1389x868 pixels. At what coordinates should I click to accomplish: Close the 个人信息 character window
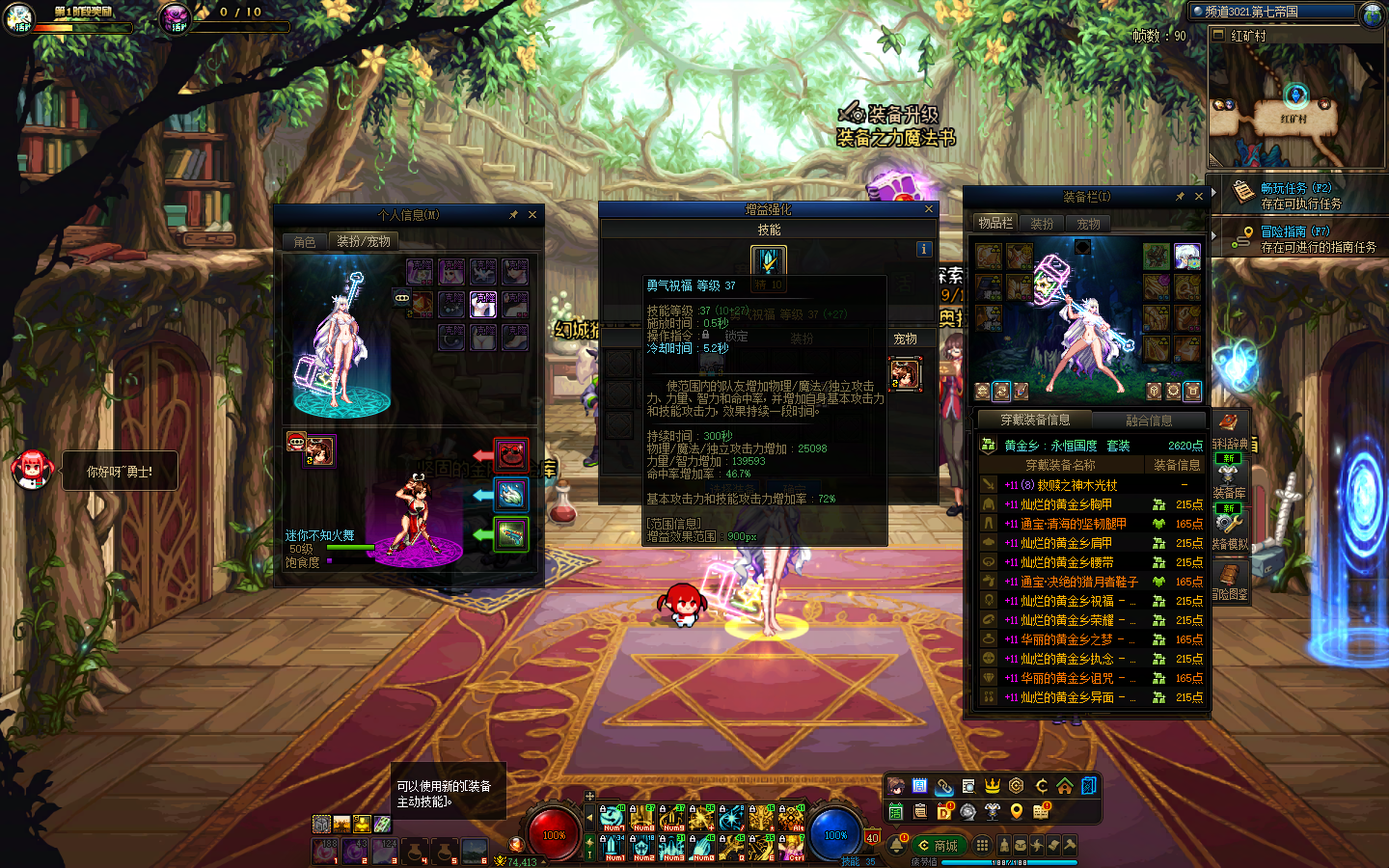532,215
